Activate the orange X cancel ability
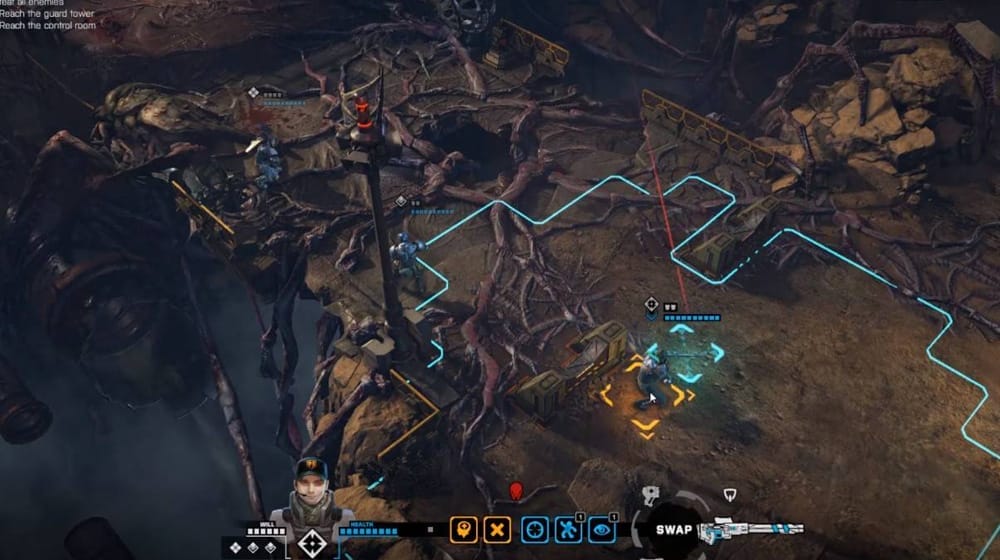The width and height of the screenshot is (1000, 560). point(498,530)
